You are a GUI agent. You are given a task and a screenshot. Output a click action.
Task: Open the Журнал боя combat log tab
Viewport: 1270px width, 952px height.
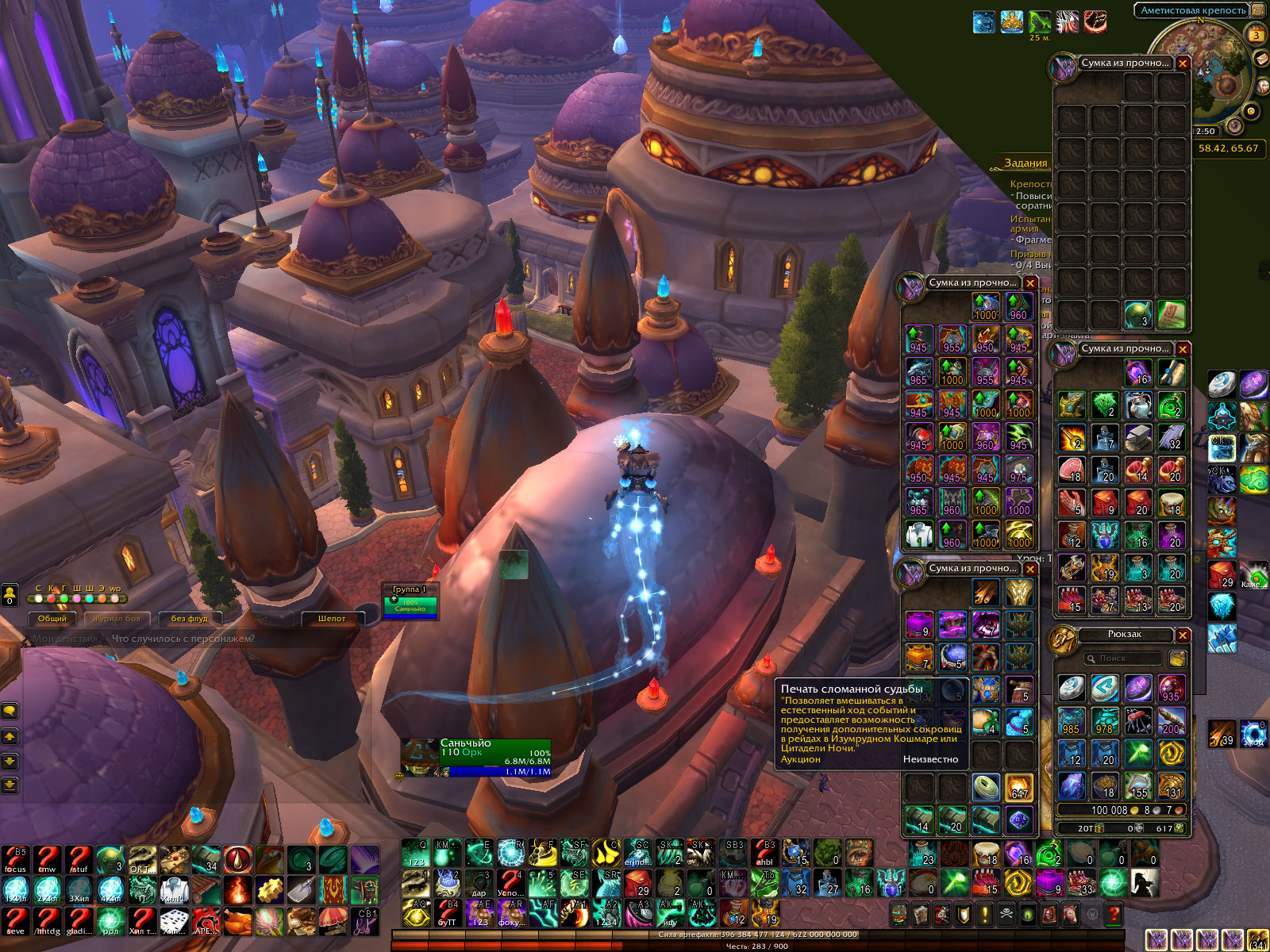(116, 619)
